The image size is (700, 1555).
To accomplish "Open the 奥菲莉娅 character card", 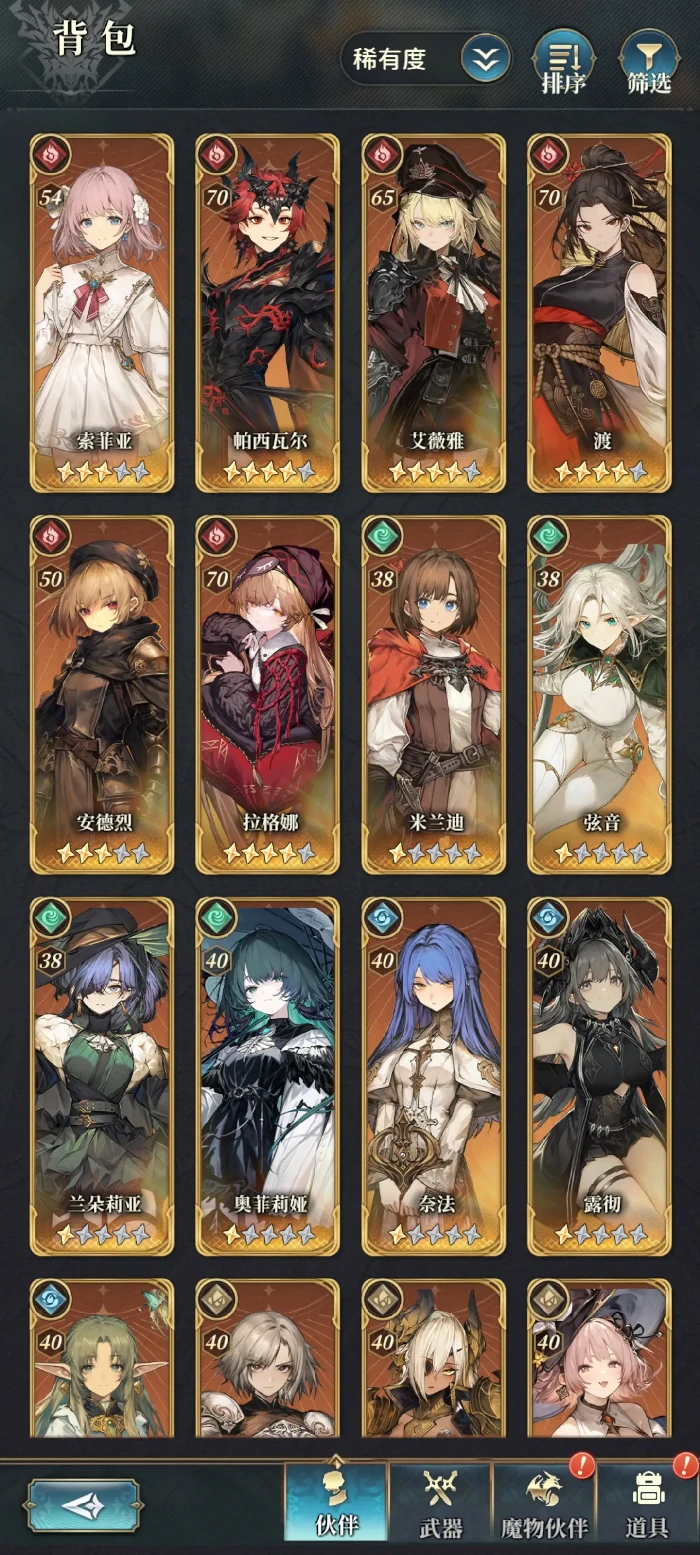I will click(x=267, y=1076).
